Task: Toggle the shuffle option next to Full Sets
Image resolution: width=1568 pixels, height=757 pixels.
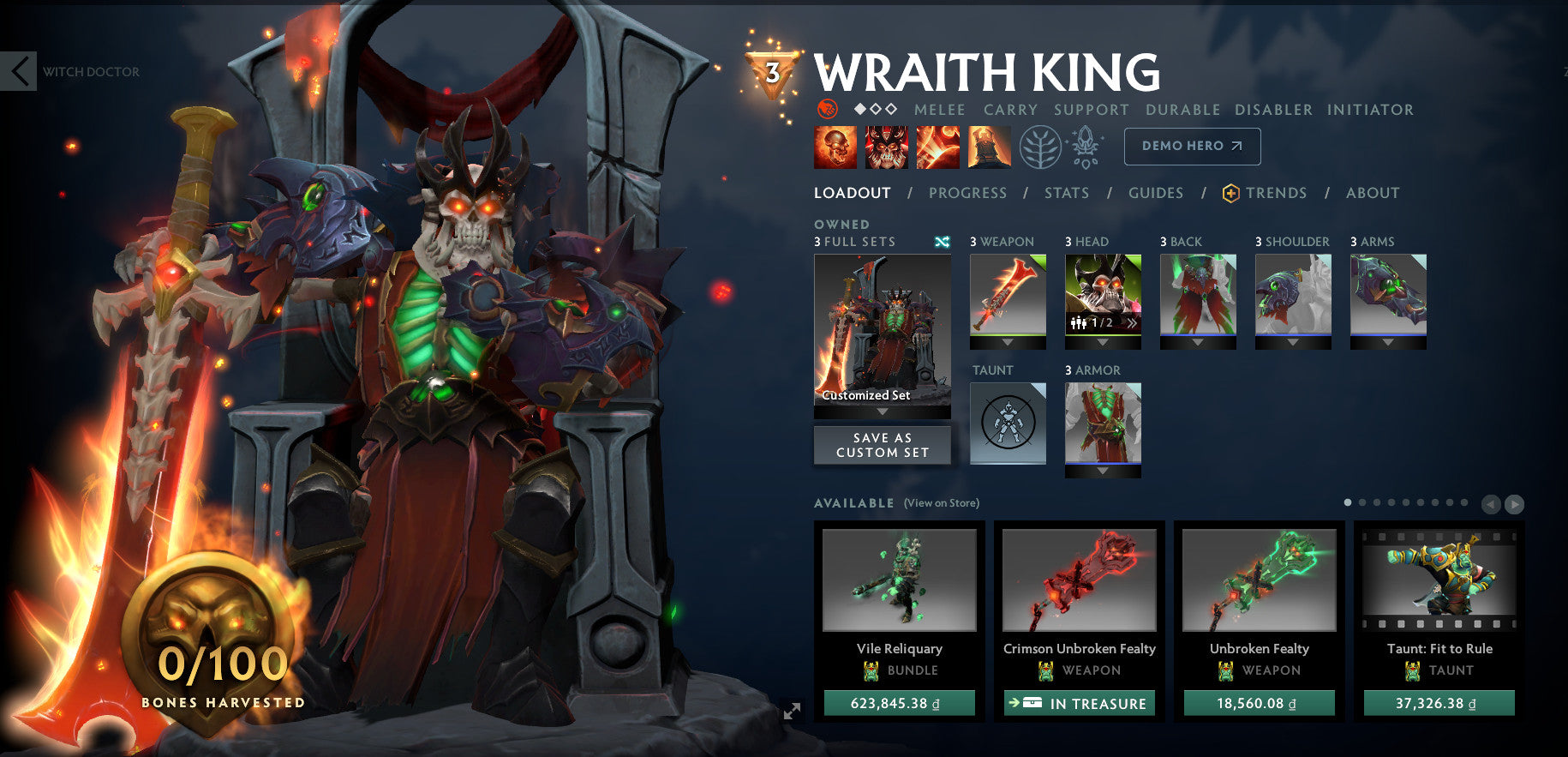Action: click(x=943, y=242)
